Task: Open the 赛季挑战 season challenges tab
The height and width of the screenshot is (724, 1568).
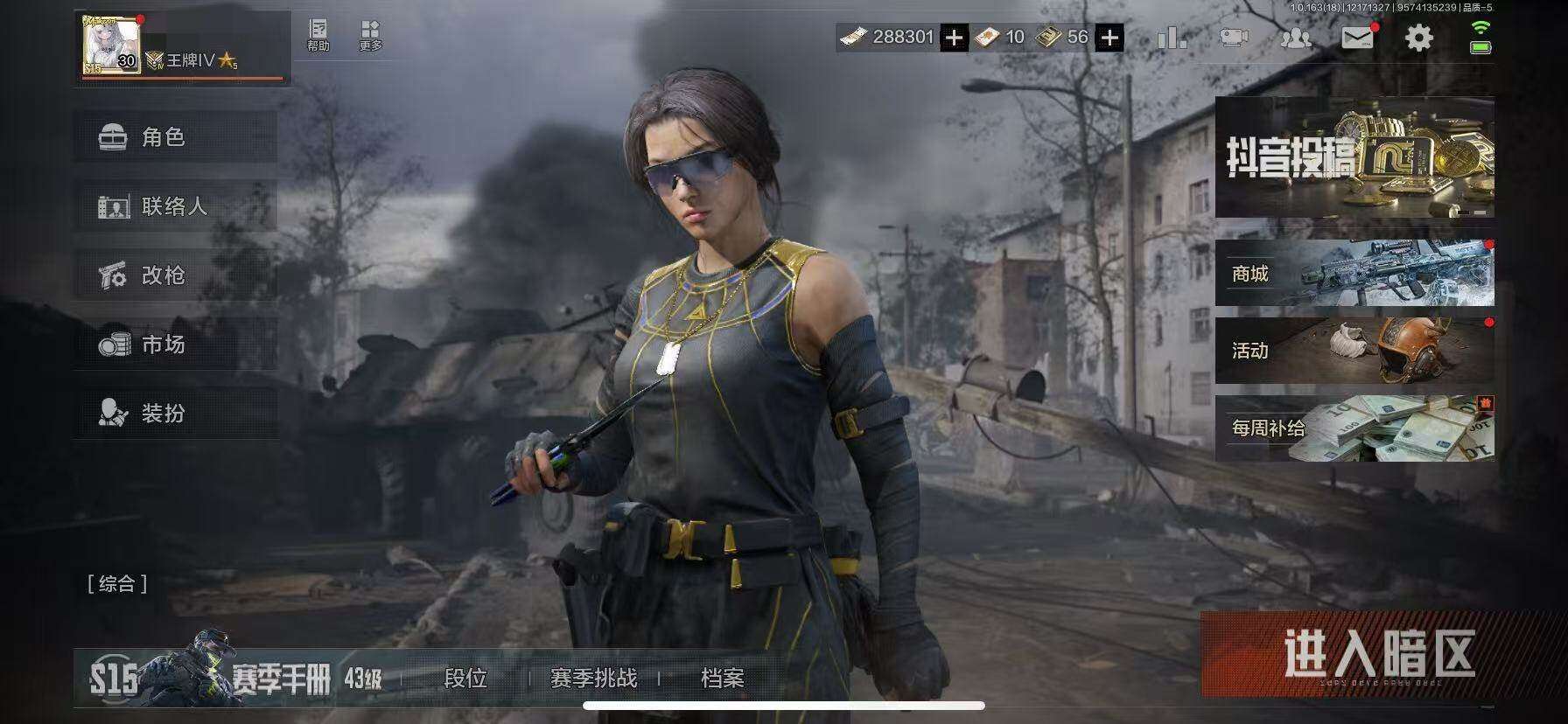Action: pos(593,678)
